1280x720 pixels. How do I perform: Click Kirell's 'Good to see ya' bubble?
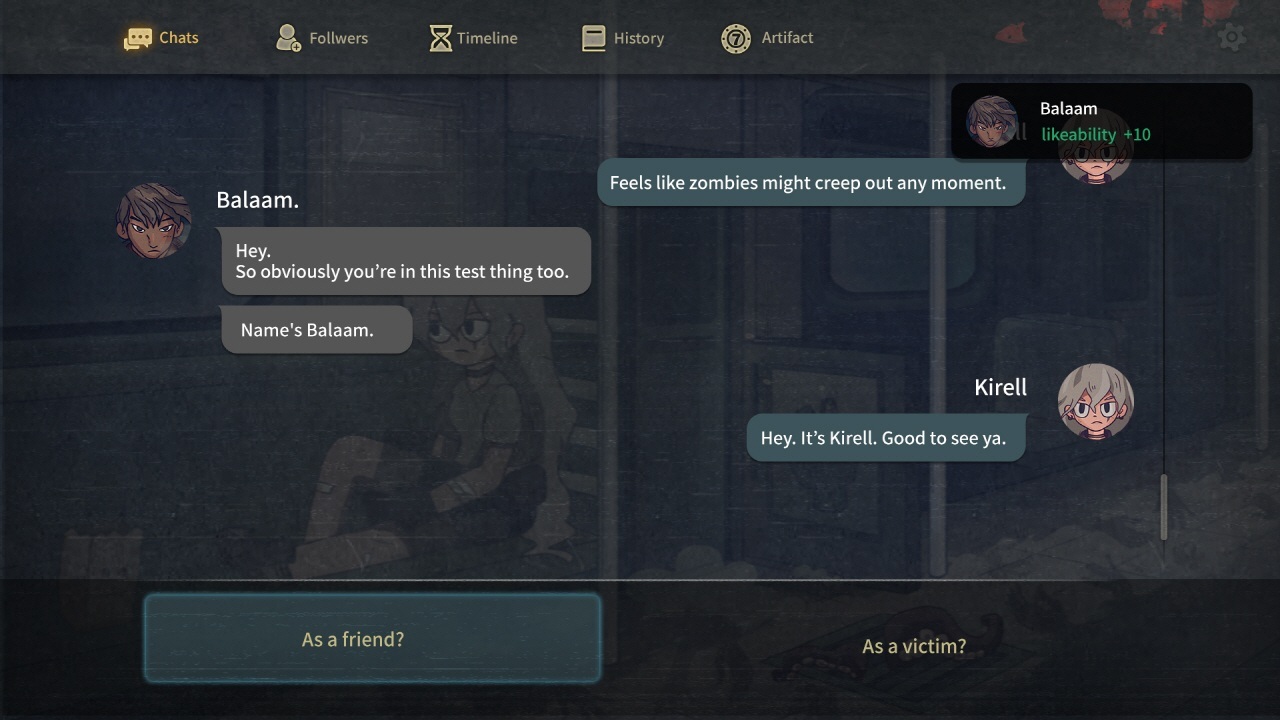(x=885, y=437)
